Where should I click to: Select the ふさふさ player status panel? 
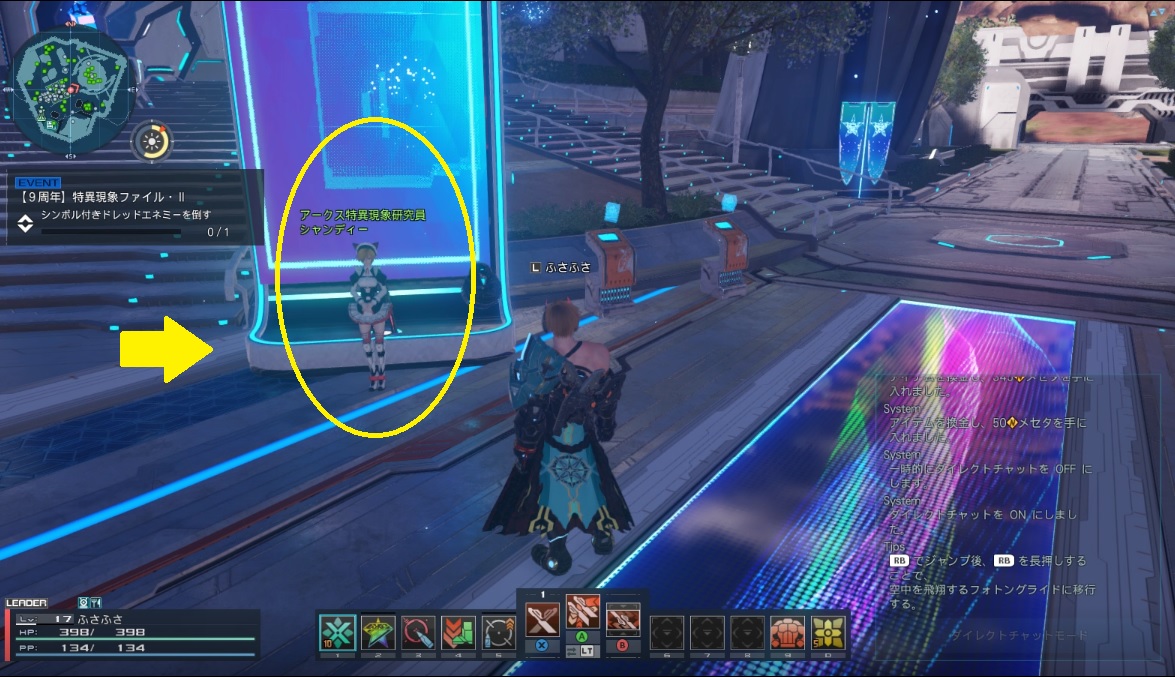tap(132, 632)
